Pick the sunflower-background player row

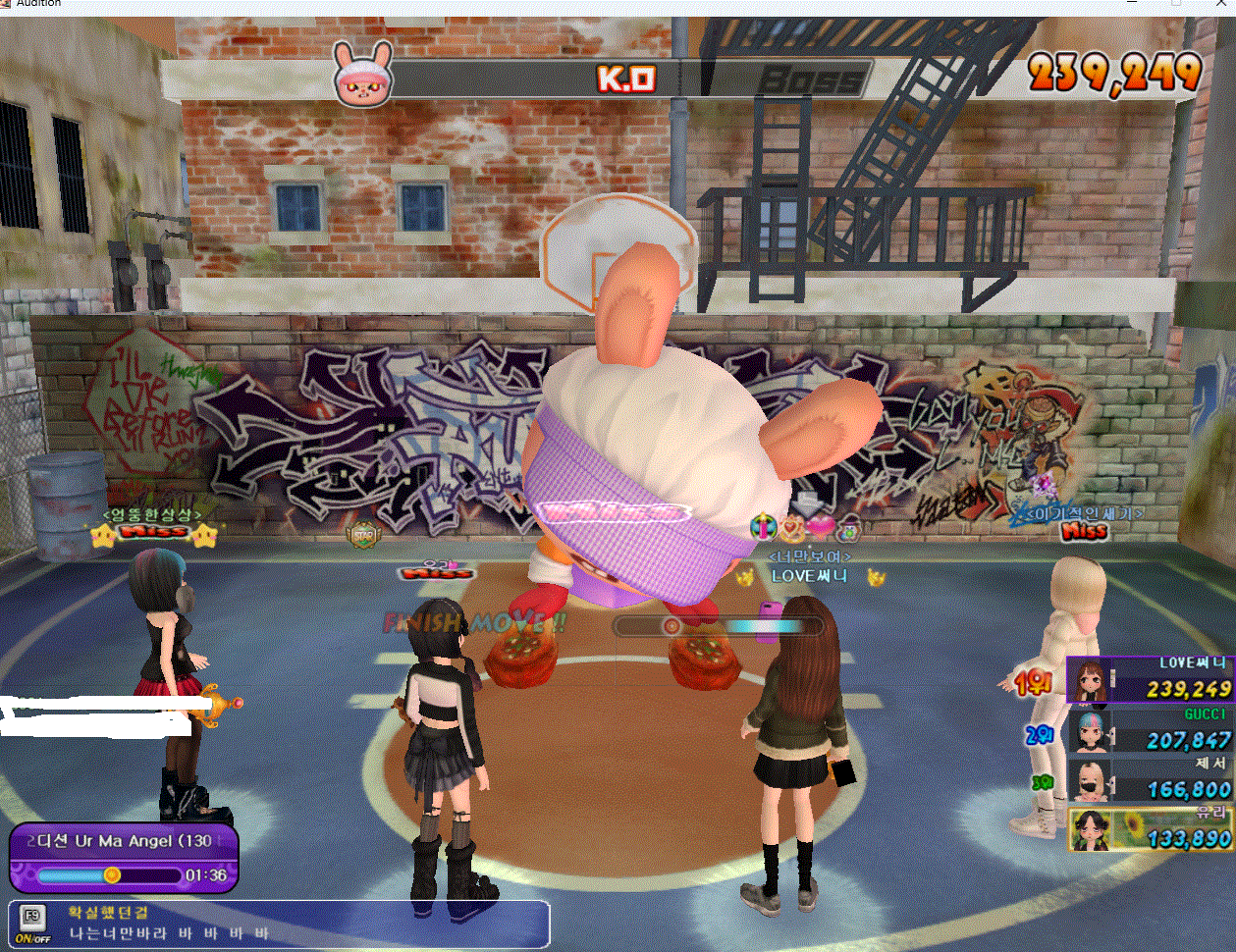1150,829
